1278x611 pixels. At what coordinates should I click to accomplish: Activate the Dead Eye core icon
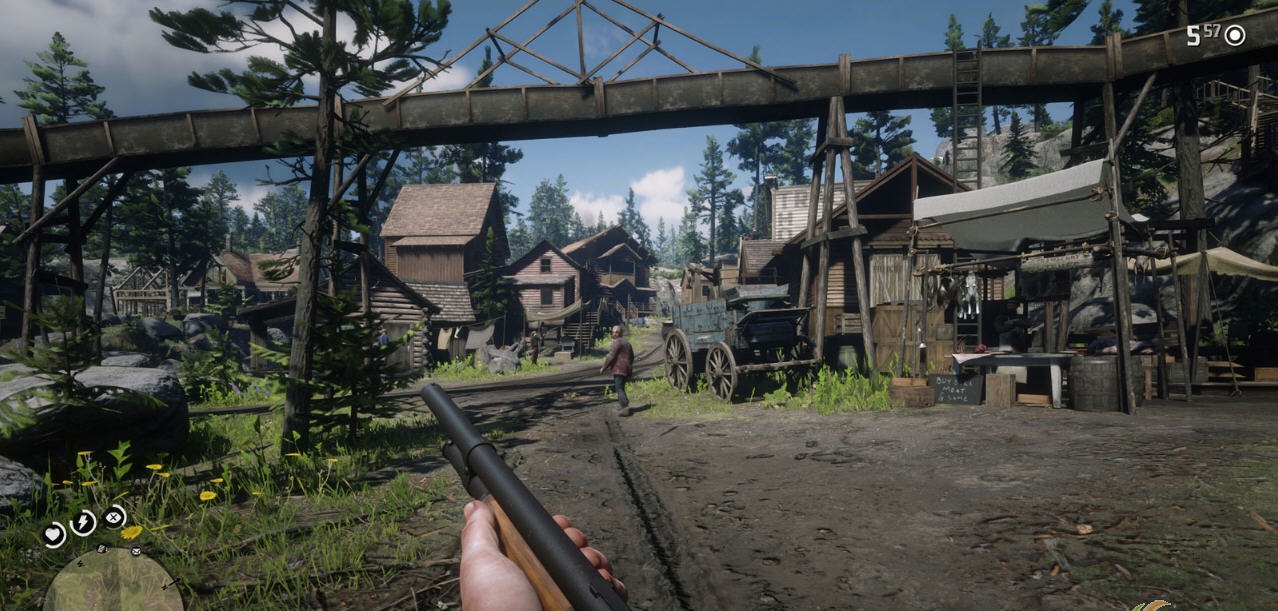coord(114,517)
